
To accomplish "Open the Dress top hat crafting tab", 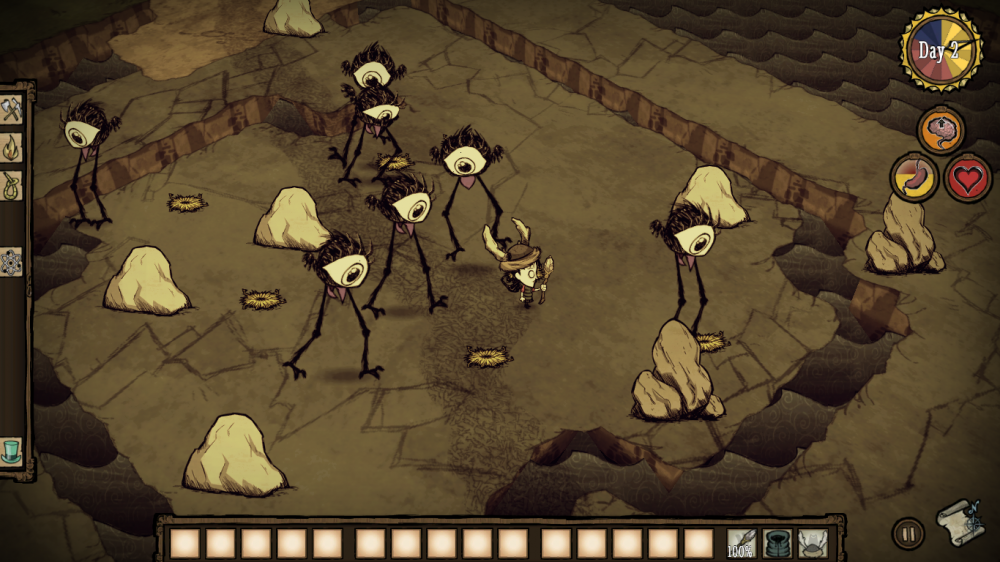I will click(12, 449).
